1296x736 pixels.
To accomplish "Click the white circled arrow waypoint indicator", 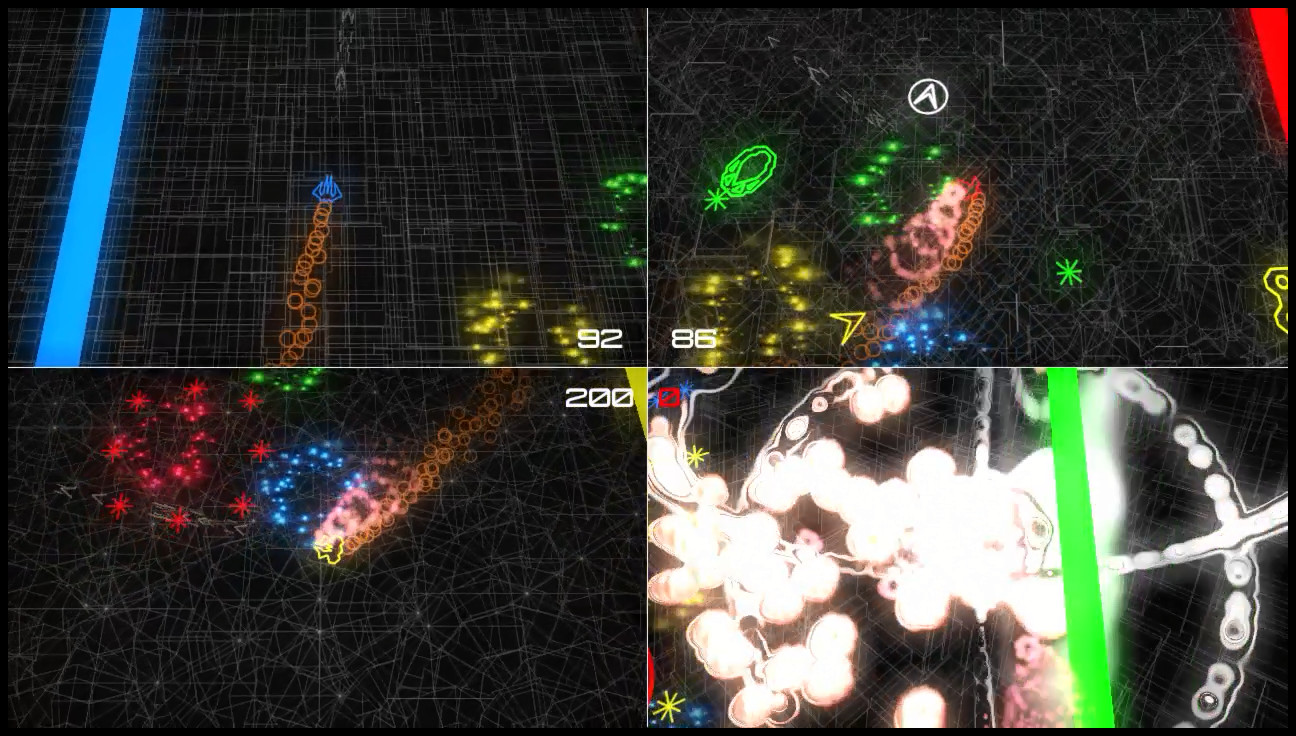I will [928, 95].
